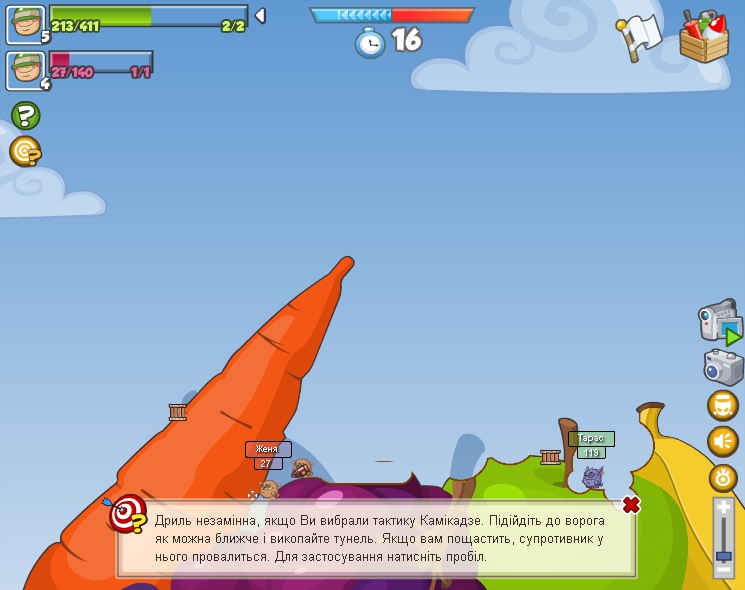Click the round sun-shaped button
The width and height of the screenshot is (745, 590).
tap(723, 477)
